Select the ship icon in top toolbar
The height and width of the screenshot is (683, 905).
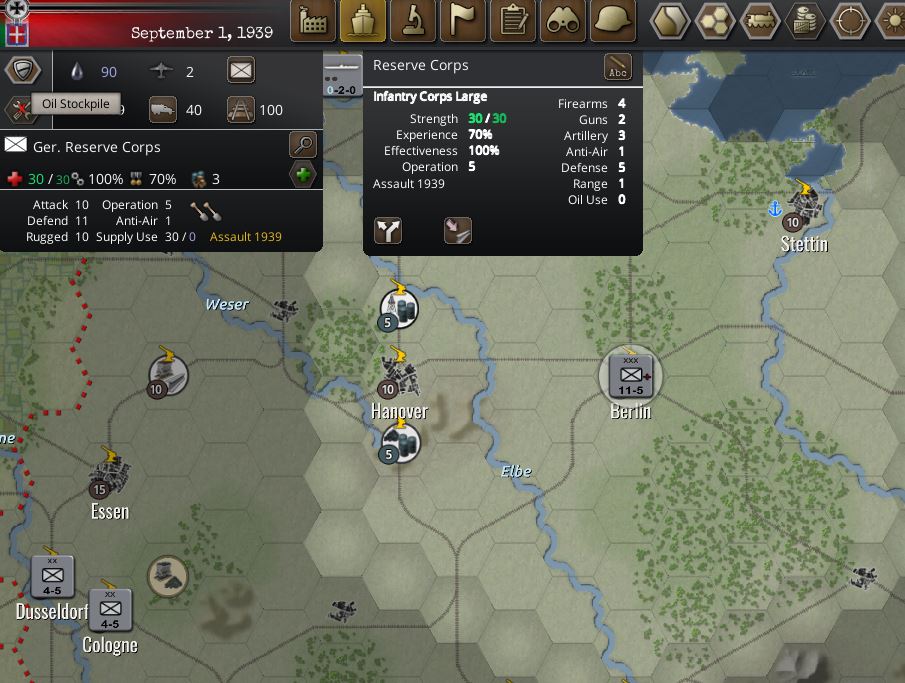[x=363, y=20]
